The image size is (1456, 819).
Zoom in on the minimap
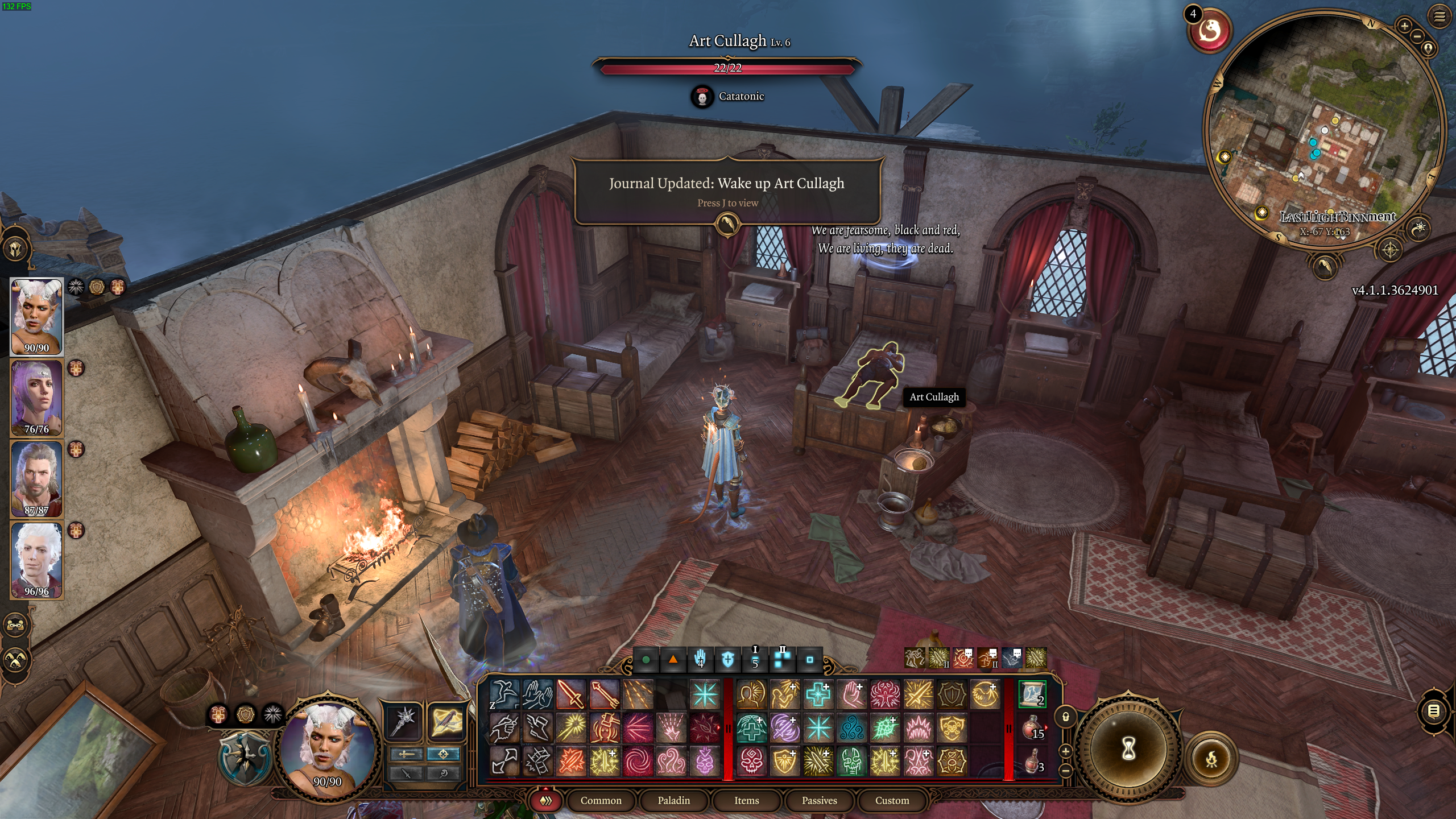coord(1404,26)
